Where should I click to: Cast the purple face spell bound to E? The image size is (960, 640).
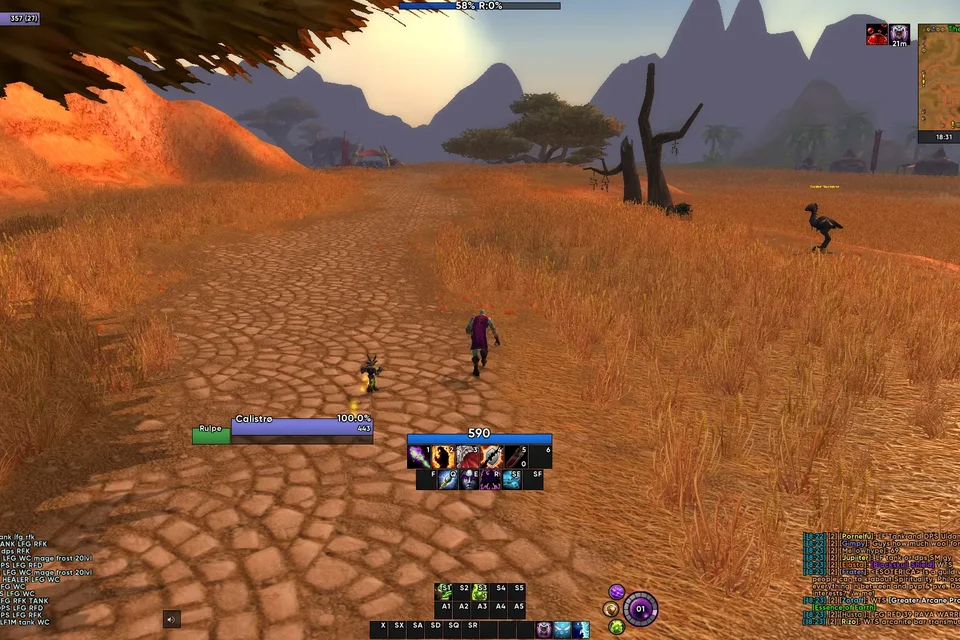tap(468, 480)
